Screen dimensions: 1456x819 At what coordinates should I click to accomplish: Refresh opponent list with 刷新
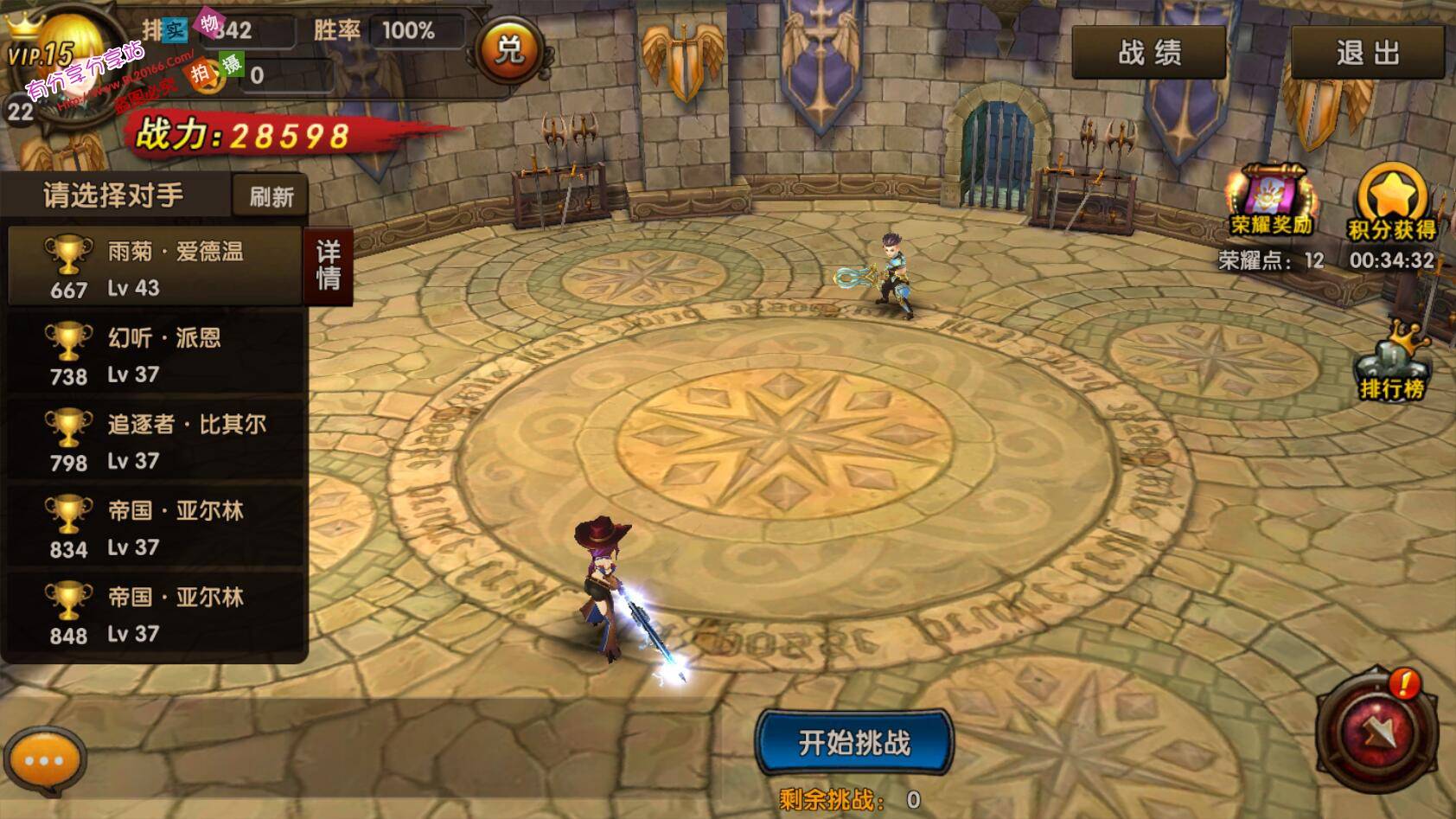pos(268,195)
